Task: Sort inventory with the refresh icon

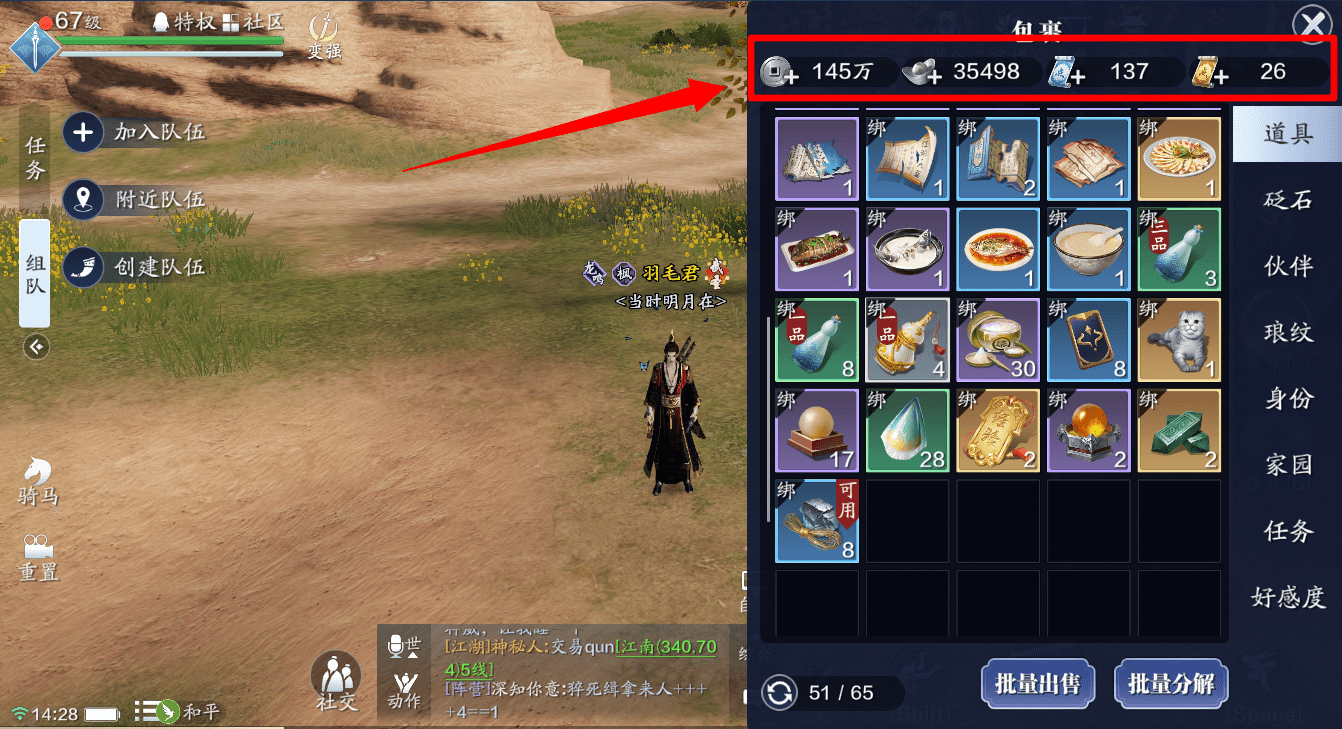Action: (780, 692)
